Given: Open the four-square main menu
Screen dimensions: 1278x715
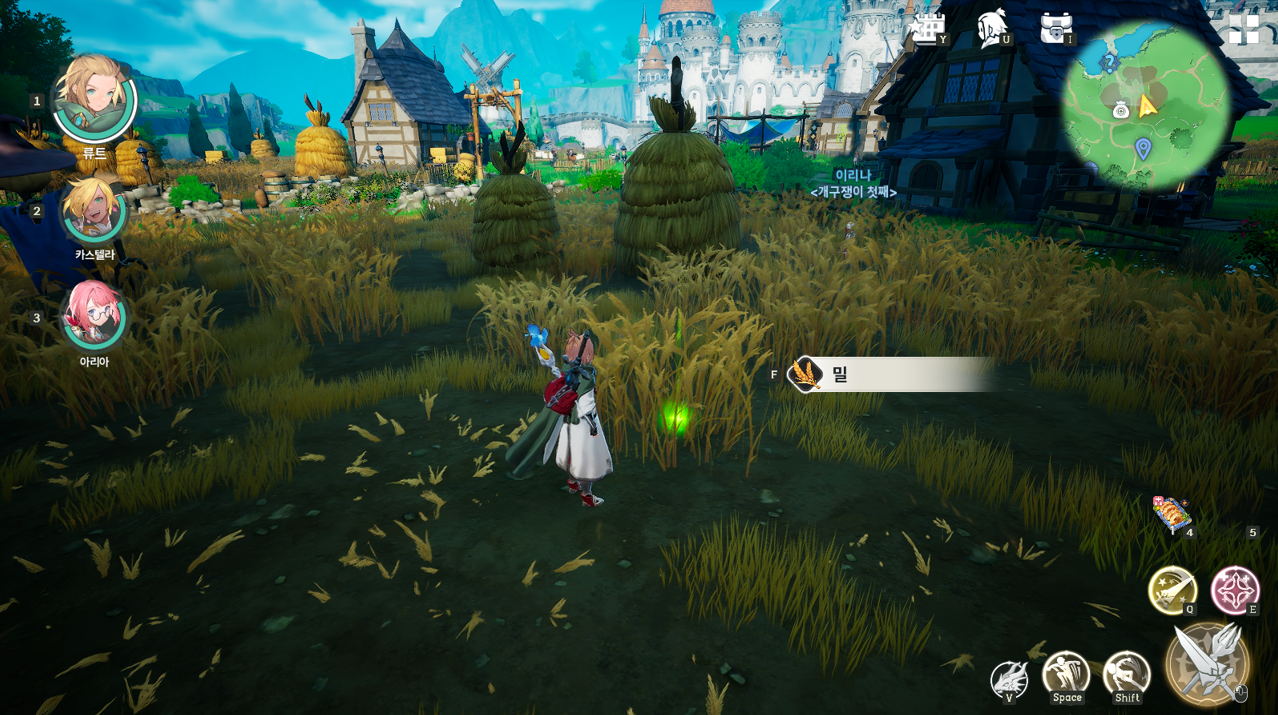Looking at the screenshot, I should tap(1243, 29).
